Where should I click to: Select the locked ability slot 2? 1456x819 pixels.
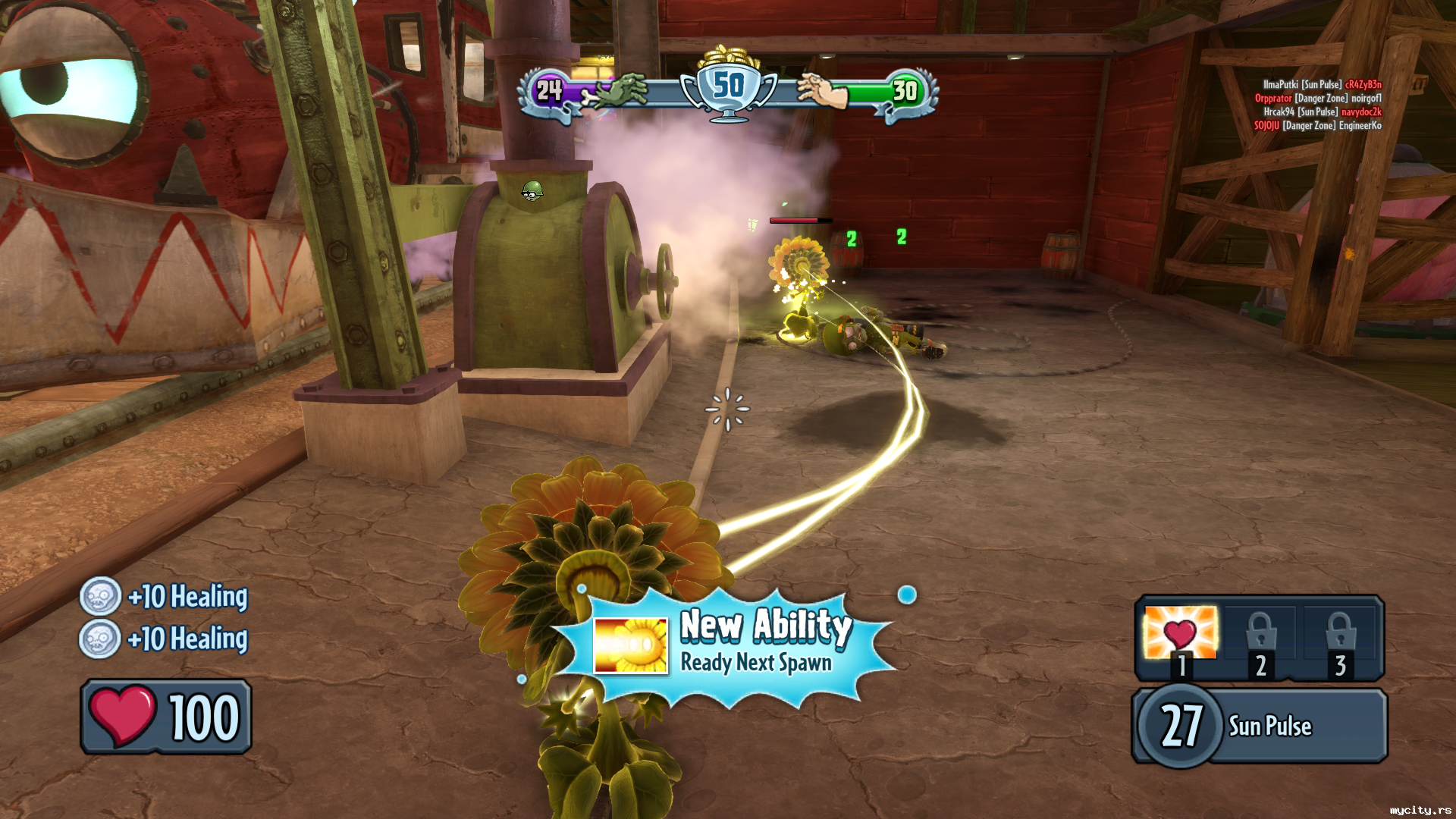(1260, 638)
